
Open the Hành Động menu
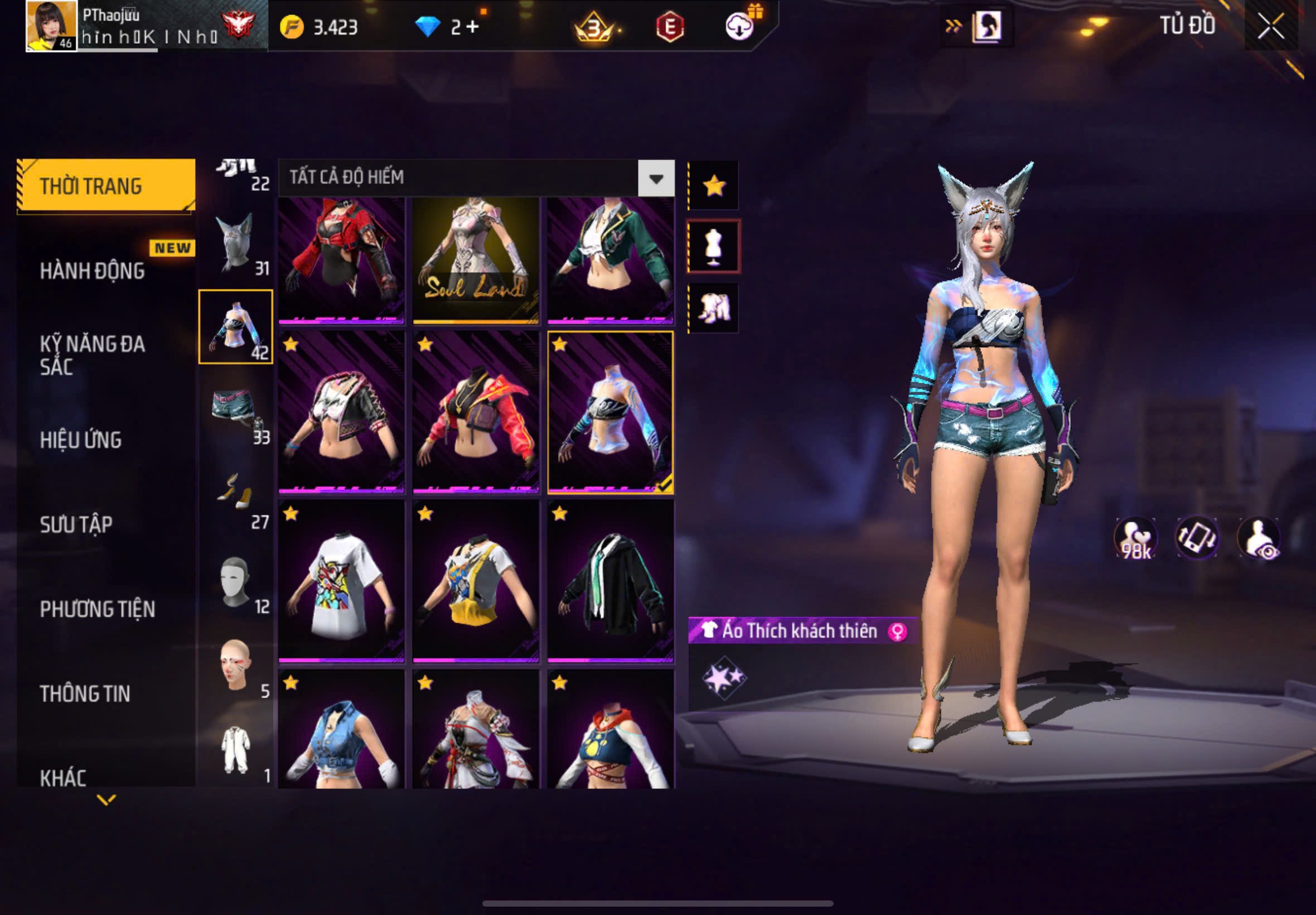[91, 271]
